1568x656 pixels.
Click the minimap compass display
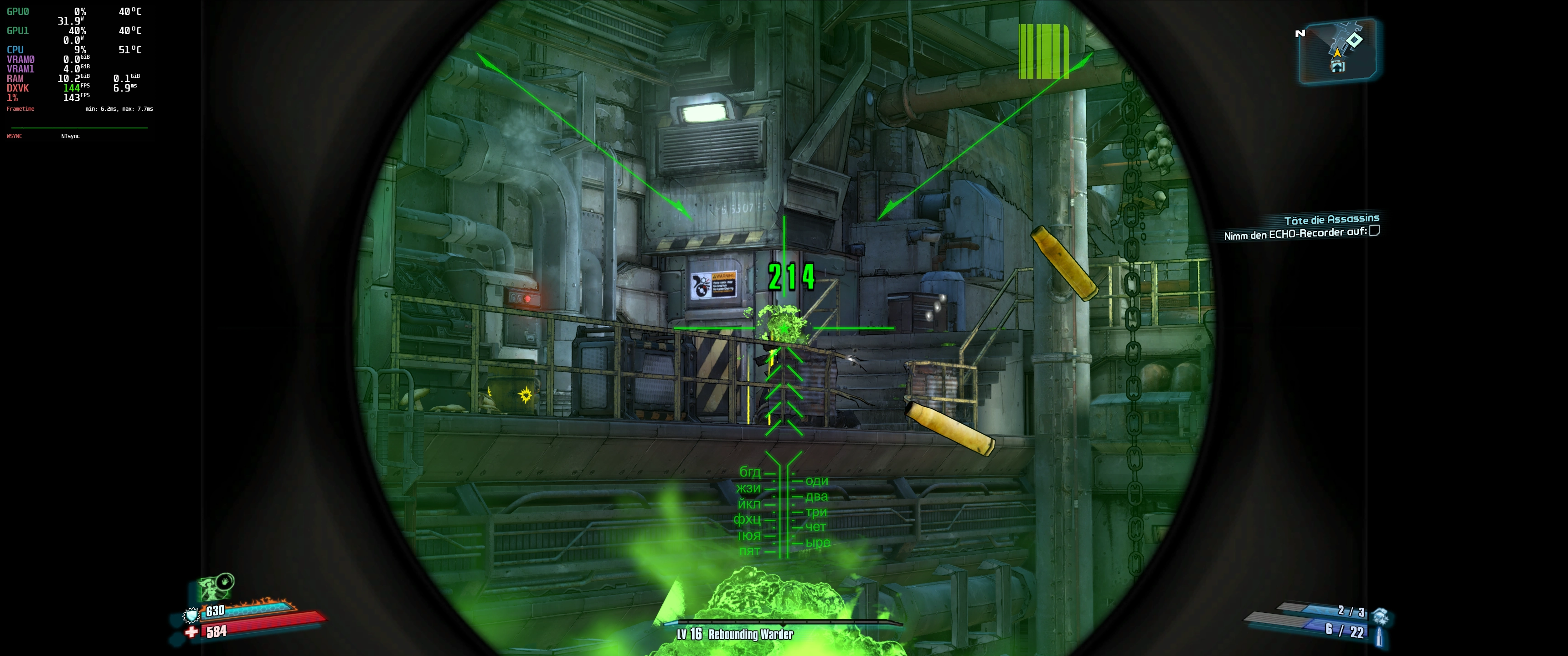(x=1337, y=51)
